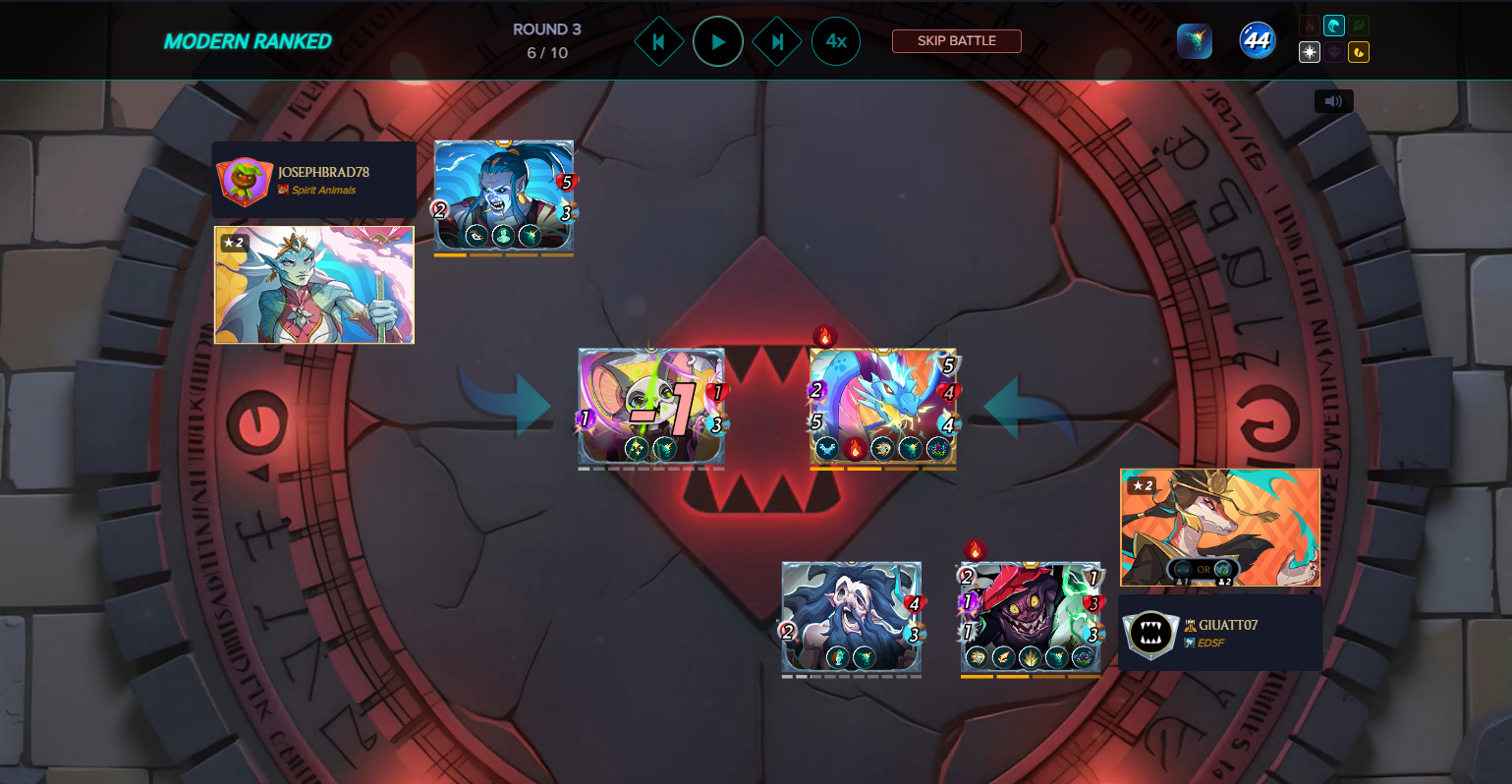Show the 44 mana cap icon
The image size is (1512, 784).
point(1257,41)
